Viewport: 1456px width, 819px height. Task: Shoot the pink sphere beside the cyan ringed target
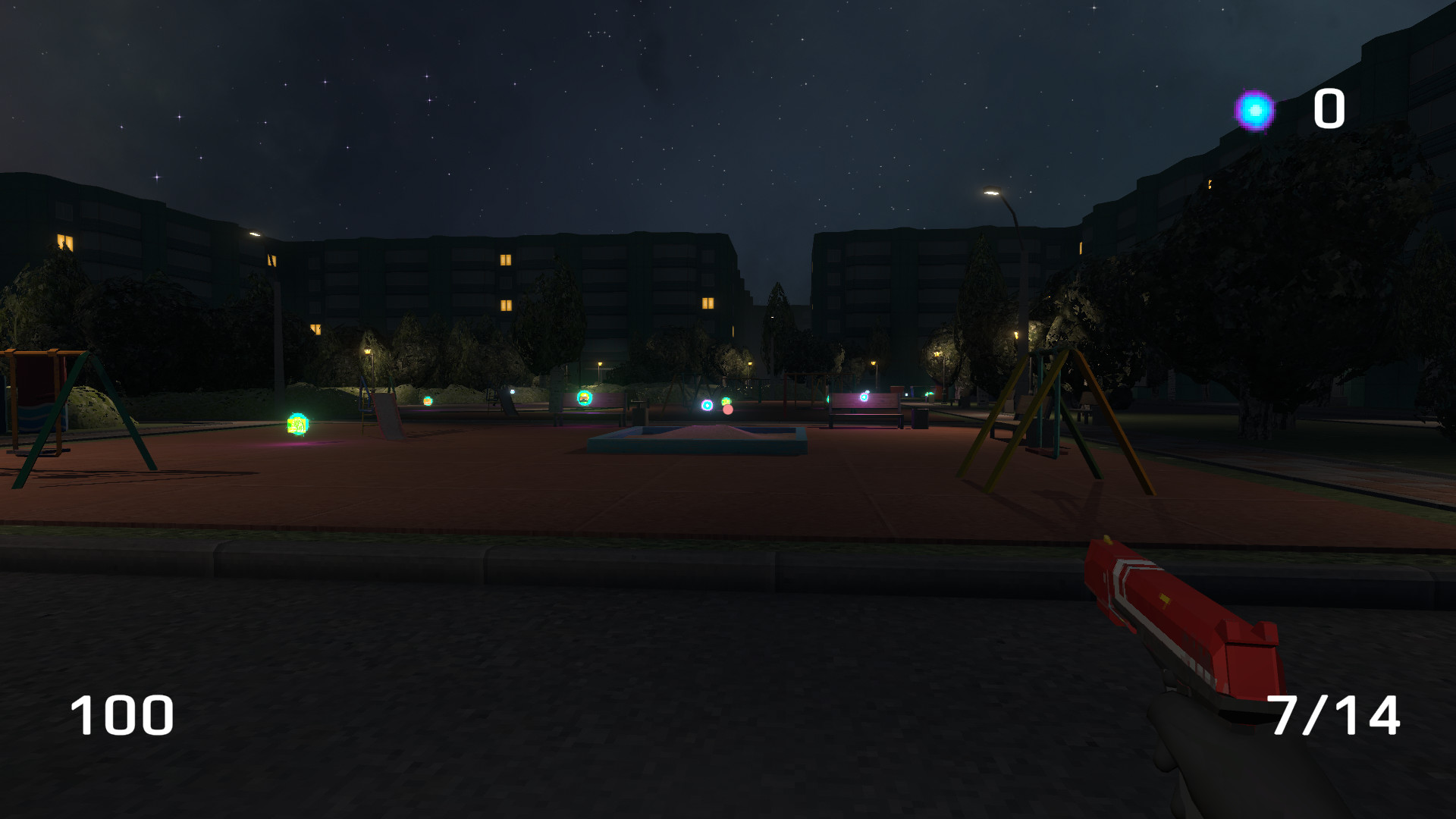727,409
